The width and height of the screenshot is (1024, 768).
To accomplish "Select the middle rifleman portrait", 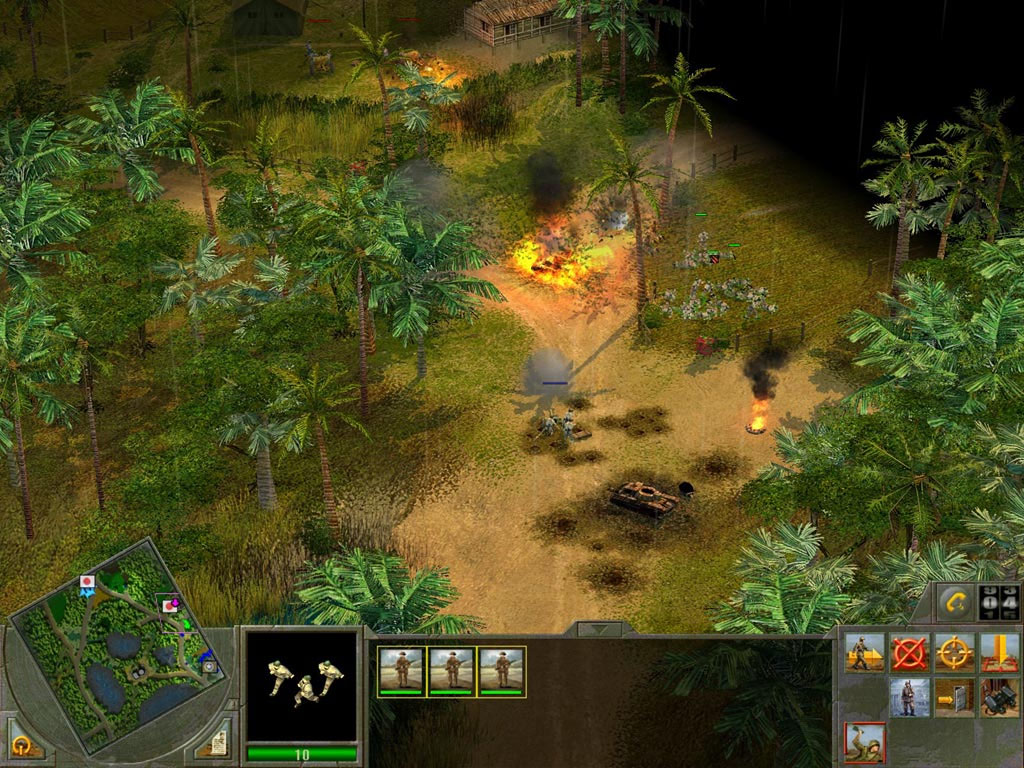I will [452, 671].
